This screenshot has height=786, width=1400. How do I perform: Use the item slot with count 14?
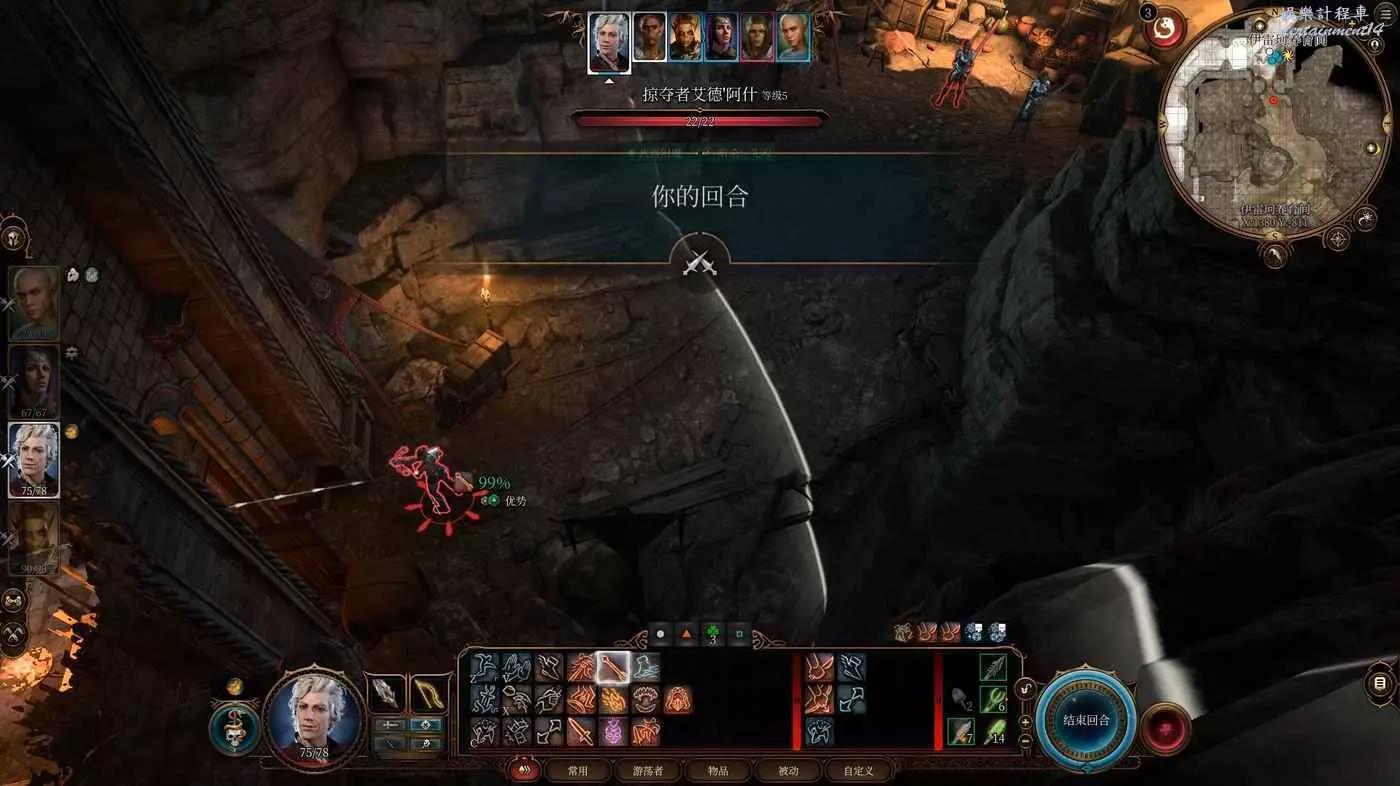[992, 731]
